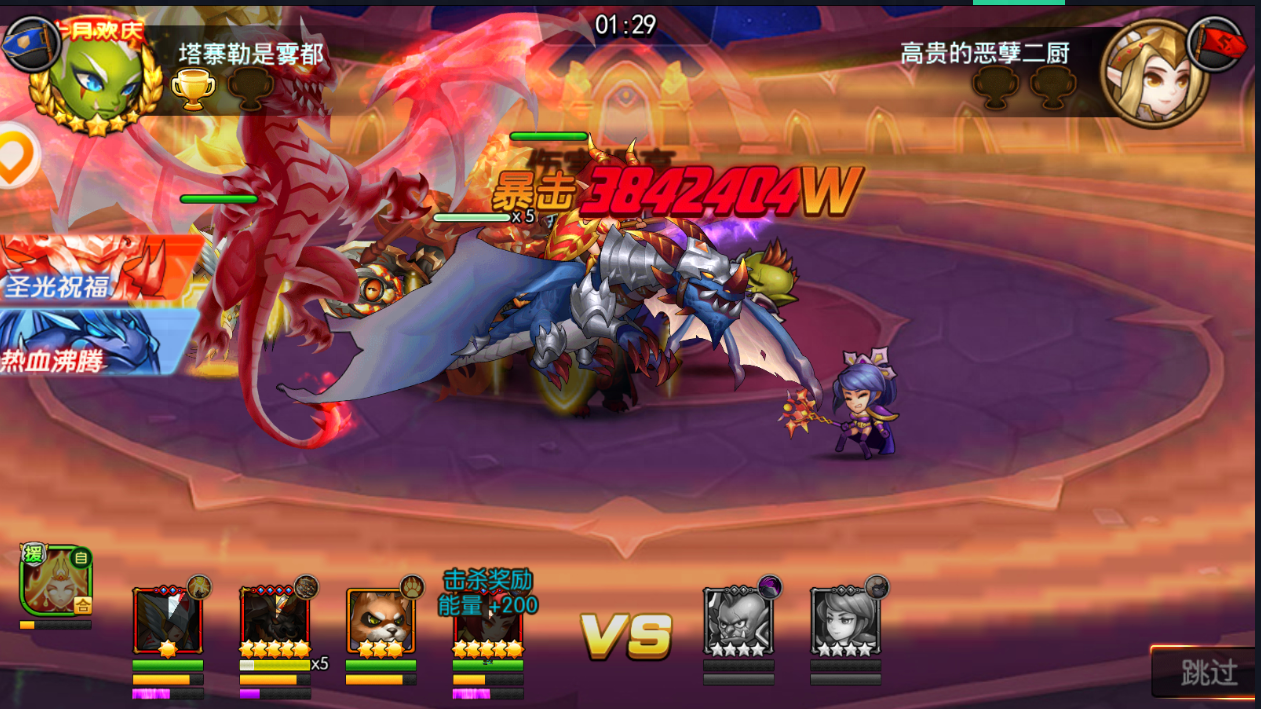Click the red flag team badge
The image size is (1261, 709).
click(1218, 44)
